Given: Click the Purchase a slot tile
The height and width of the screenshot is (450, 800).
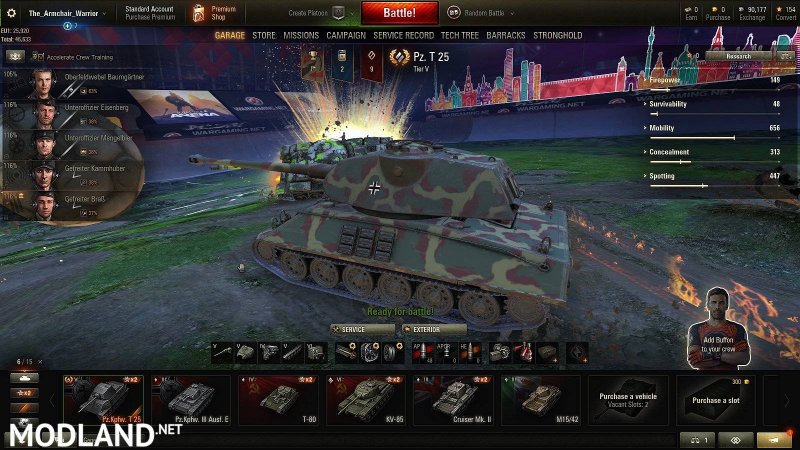Looking at the screenshot, I should tap(718, 399).
